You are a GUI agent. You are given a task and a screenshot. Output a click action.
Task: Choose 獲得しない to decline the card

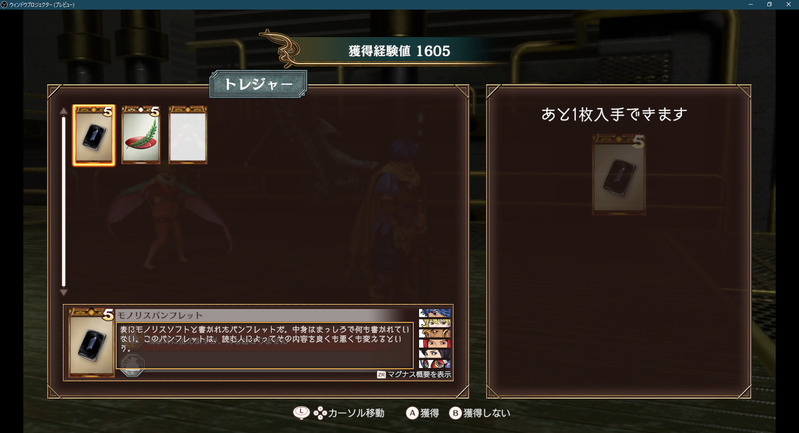coord(482,412)
